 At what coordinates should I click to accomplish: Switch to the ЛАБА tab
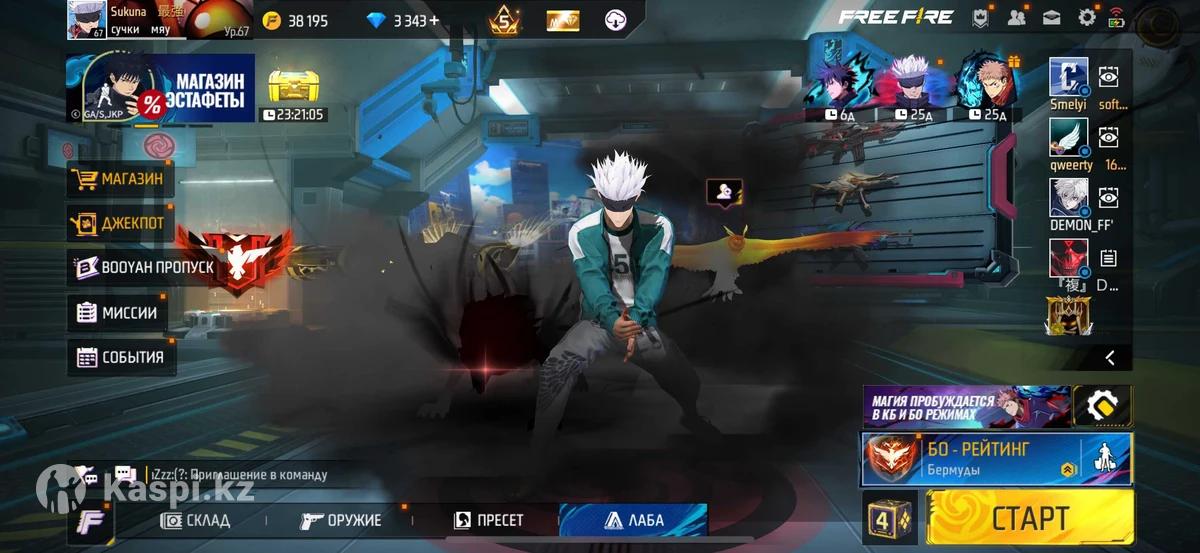tap(634, 520)
